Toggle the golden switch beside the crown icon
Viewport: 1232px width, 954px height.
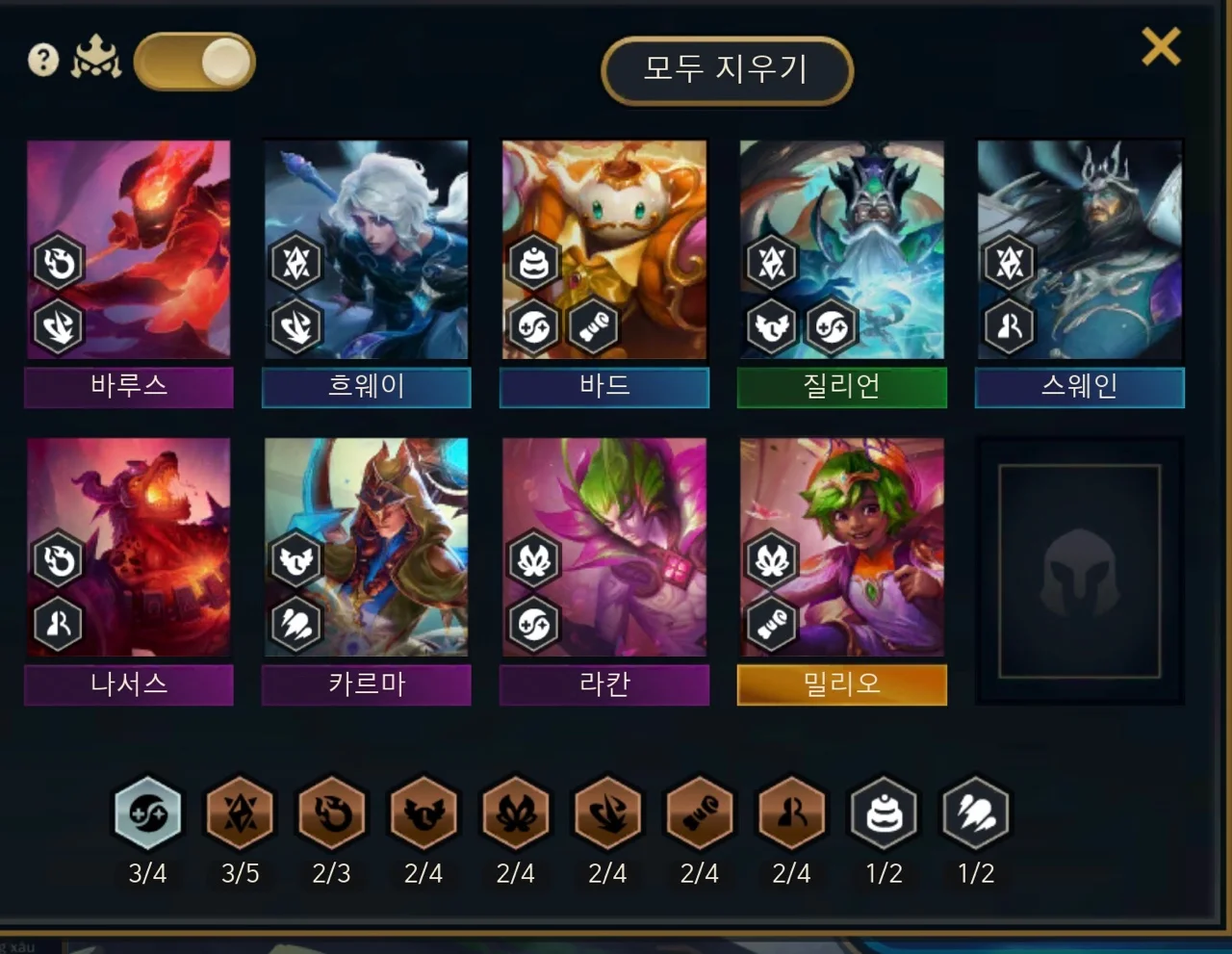click(195, 63)
